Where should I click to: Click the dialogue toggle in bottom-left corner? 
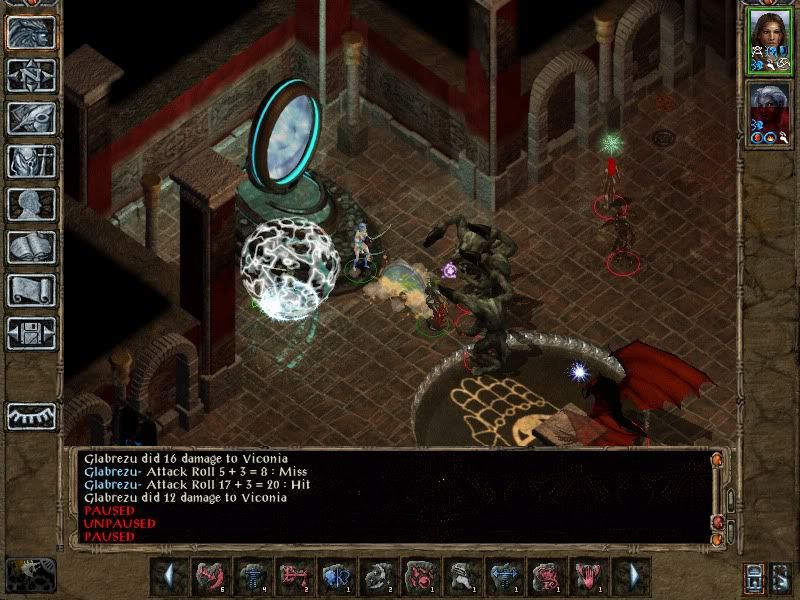[x=30, y=575]
